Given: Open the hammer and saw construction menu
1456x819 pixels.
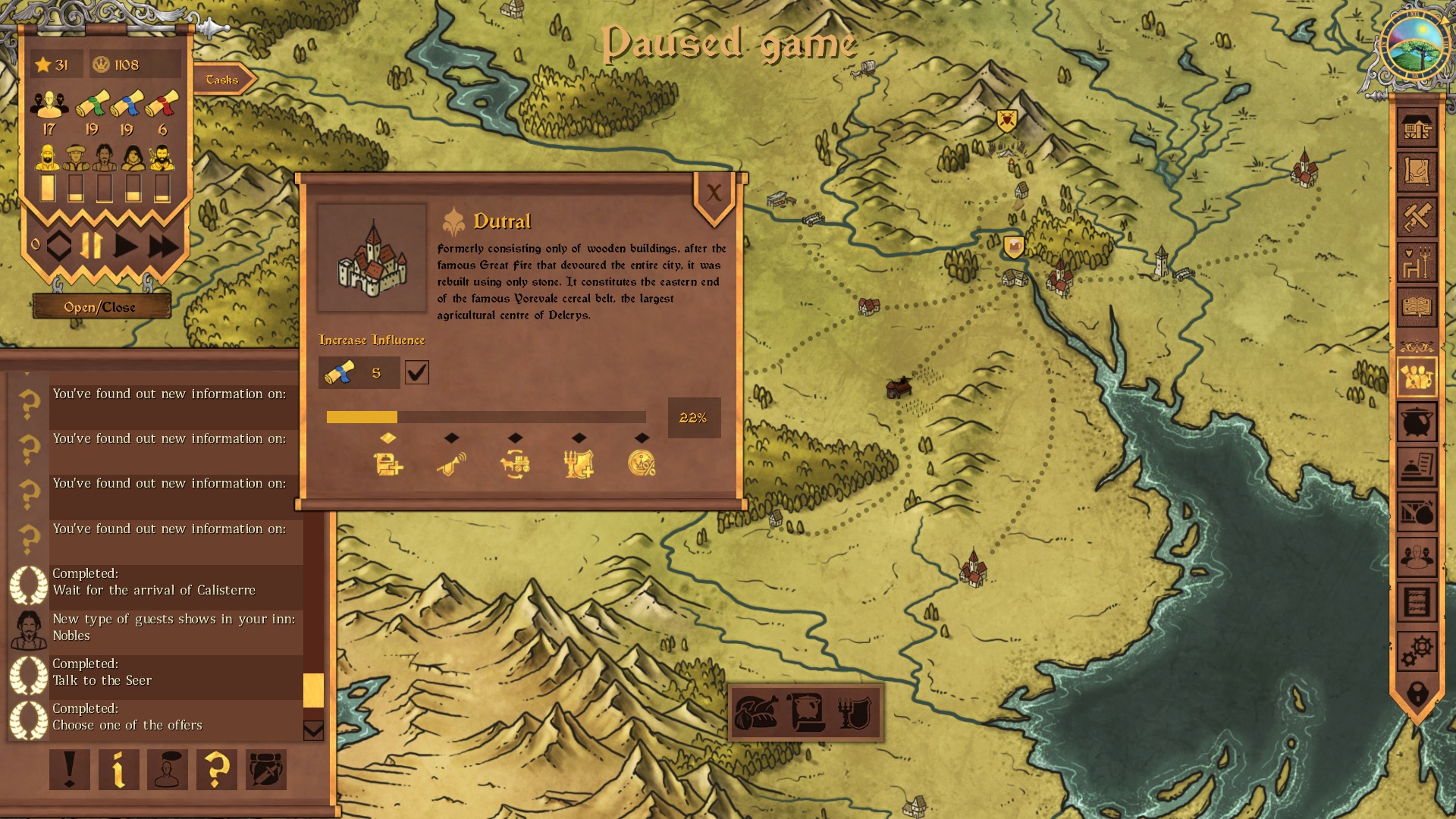Looking at the screenshot, I should (1417, 218).
